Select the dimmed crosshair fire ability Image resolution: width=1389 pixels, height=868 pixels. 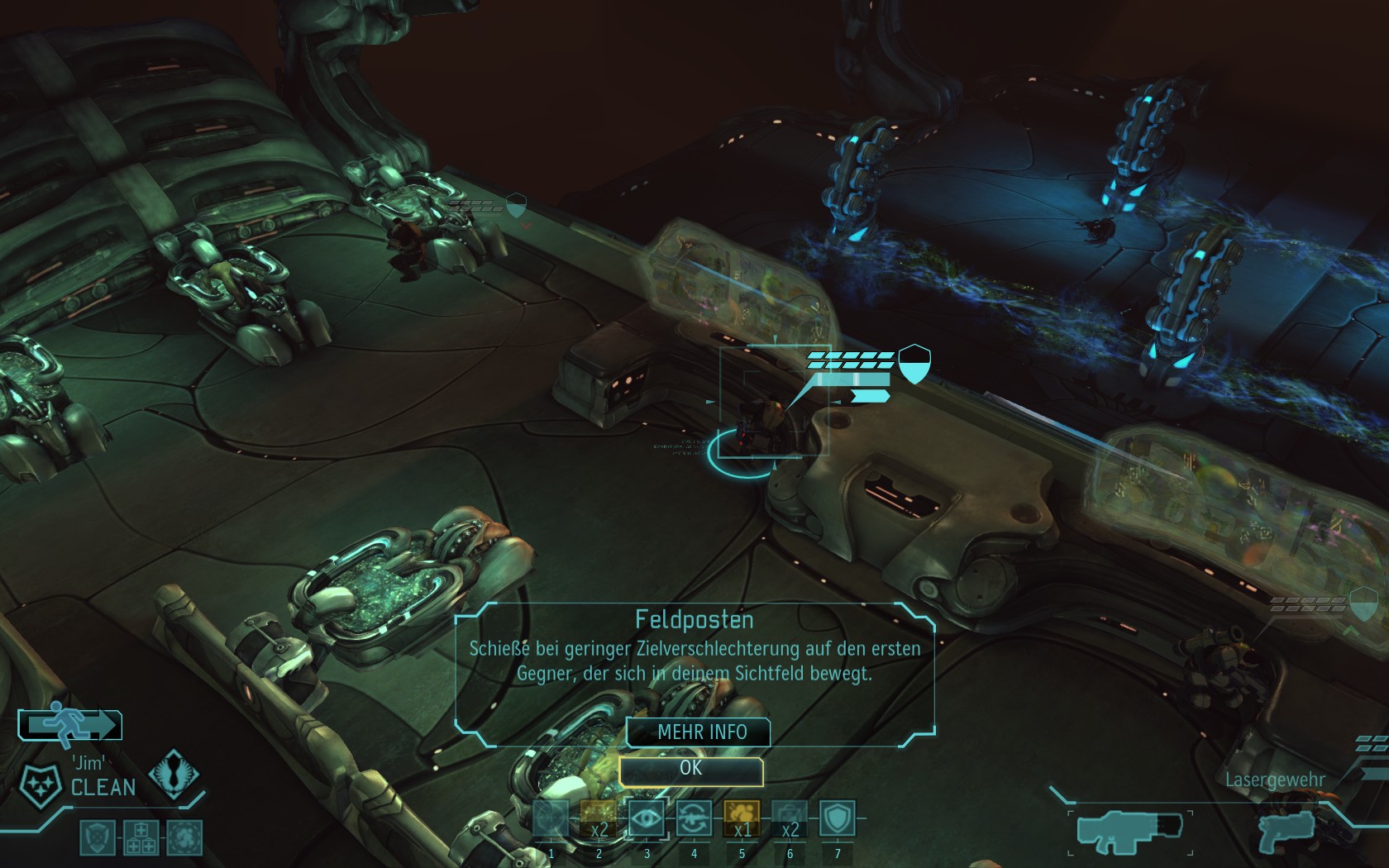tap(551, 819)
